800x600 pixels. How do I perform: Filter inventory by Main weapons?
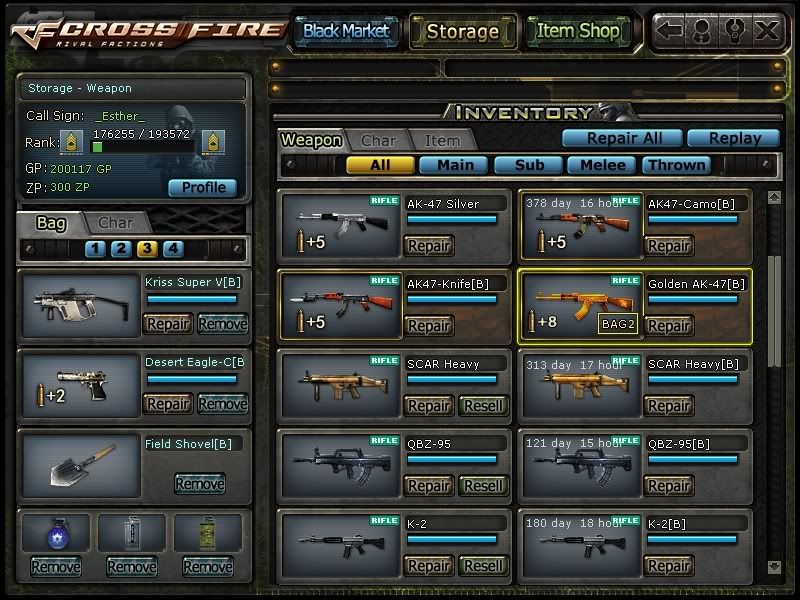pyautogui.click(x=455, y=165)
